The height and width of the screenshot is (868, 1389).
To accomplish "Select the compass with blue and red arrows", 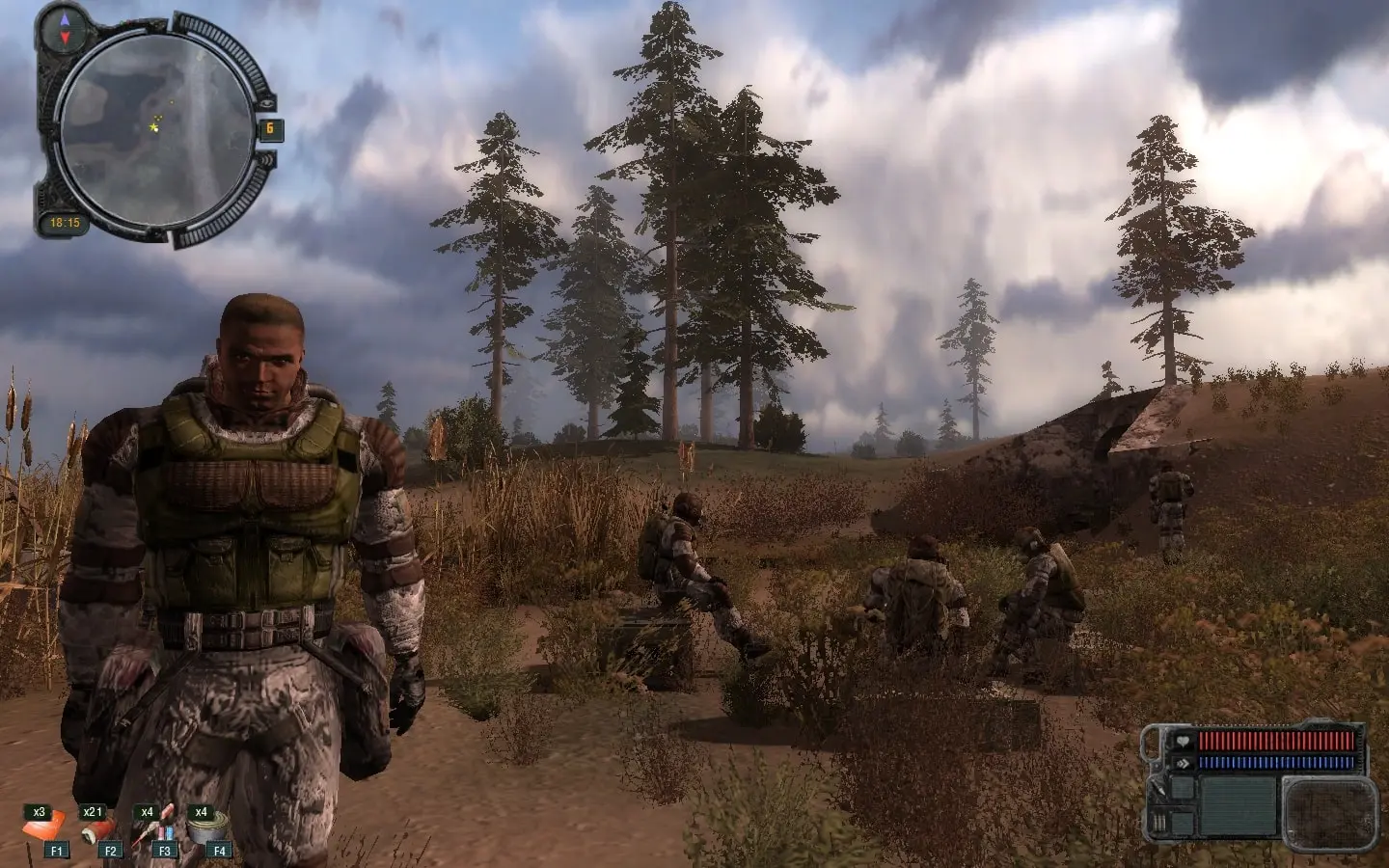I will point(65,28).
